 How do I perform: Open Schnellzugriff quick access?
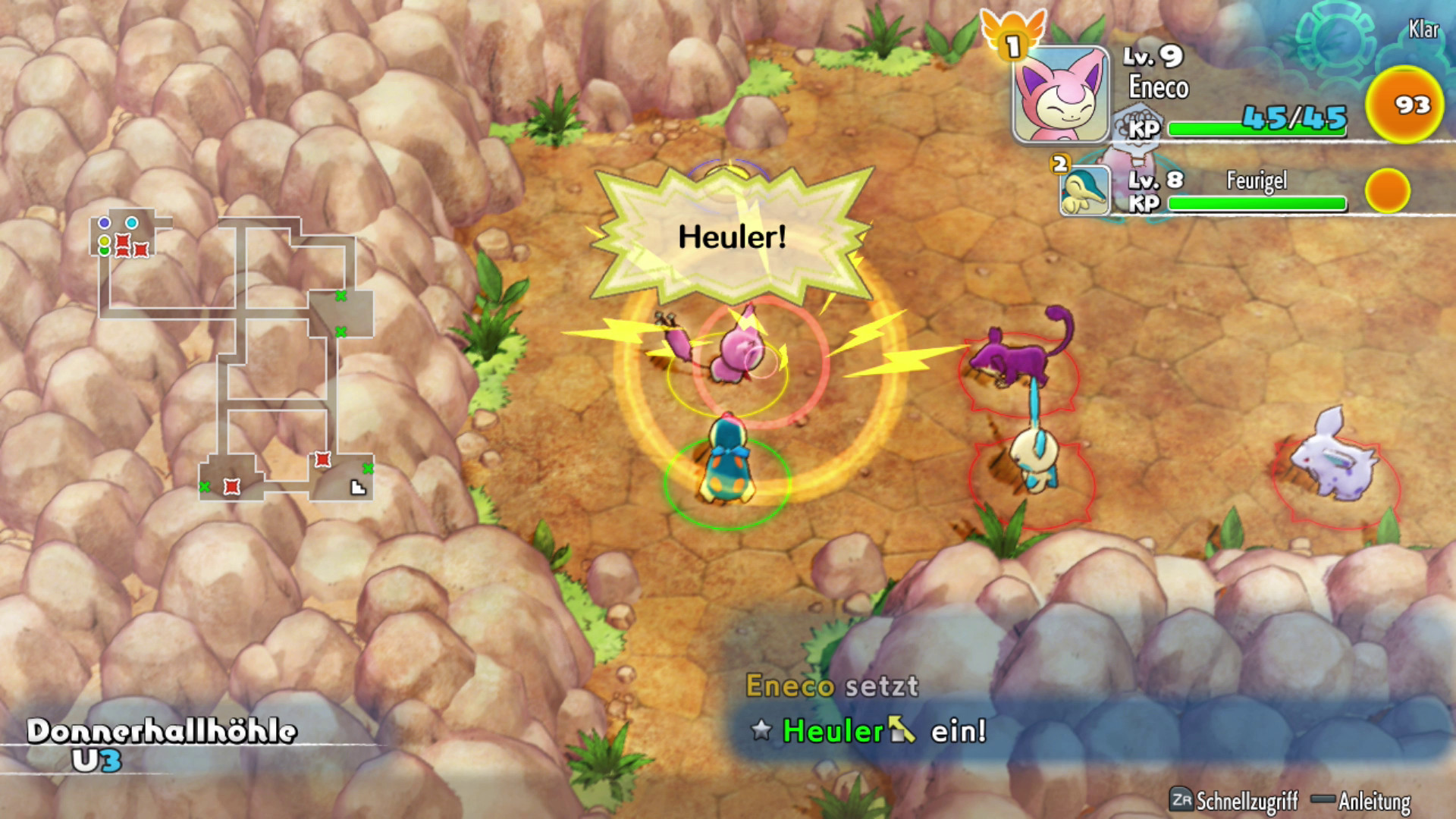click(1234, 800)
